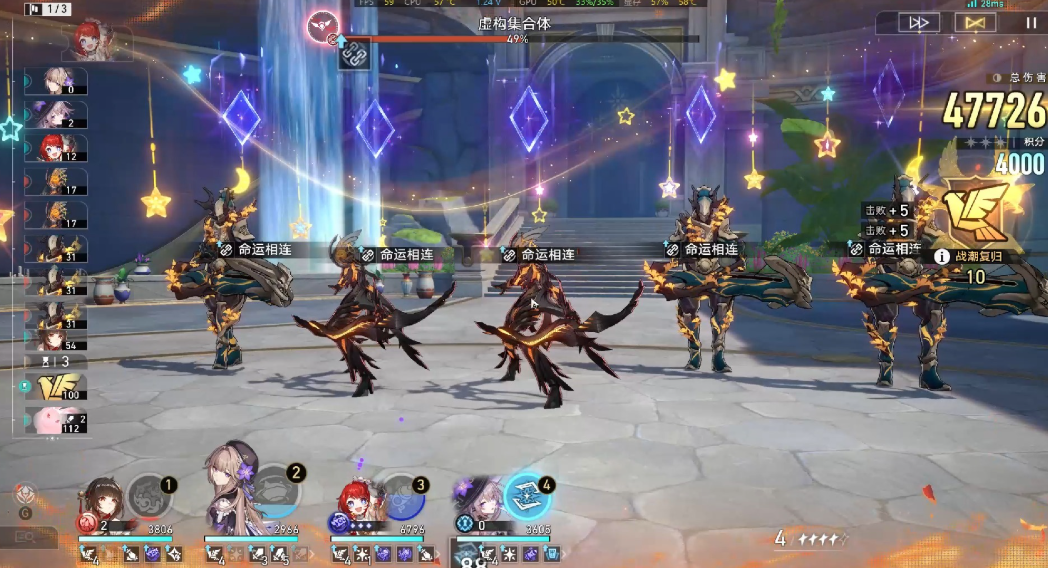Viewport: 1048px width, 568px height.
Task: Click the golden bird emblem in turn order
Action: pyautogui.click(x=50, y=387)
